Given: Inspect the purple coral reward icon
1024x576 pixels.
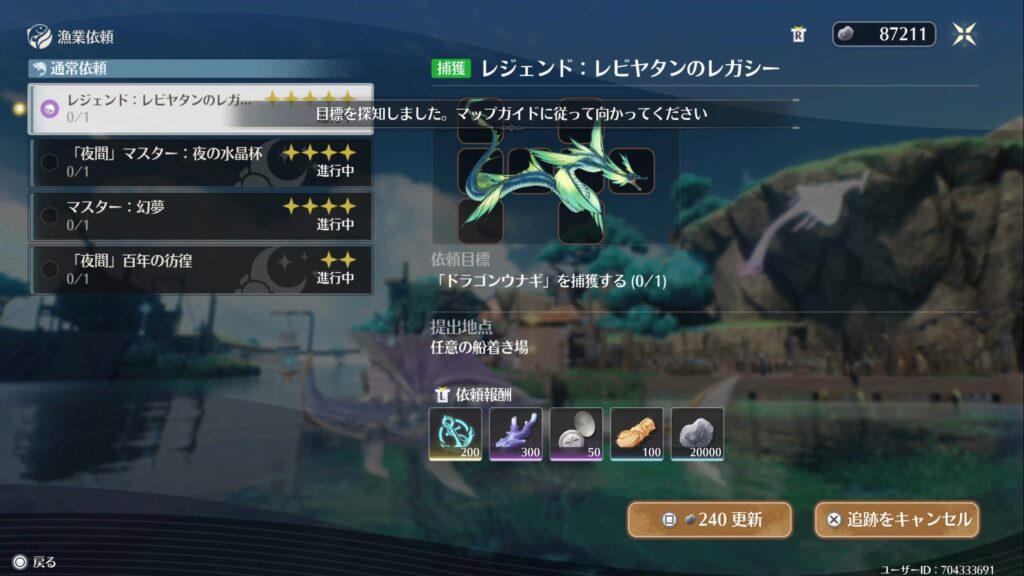Looking at the screenshot, I should coord(516,434).
